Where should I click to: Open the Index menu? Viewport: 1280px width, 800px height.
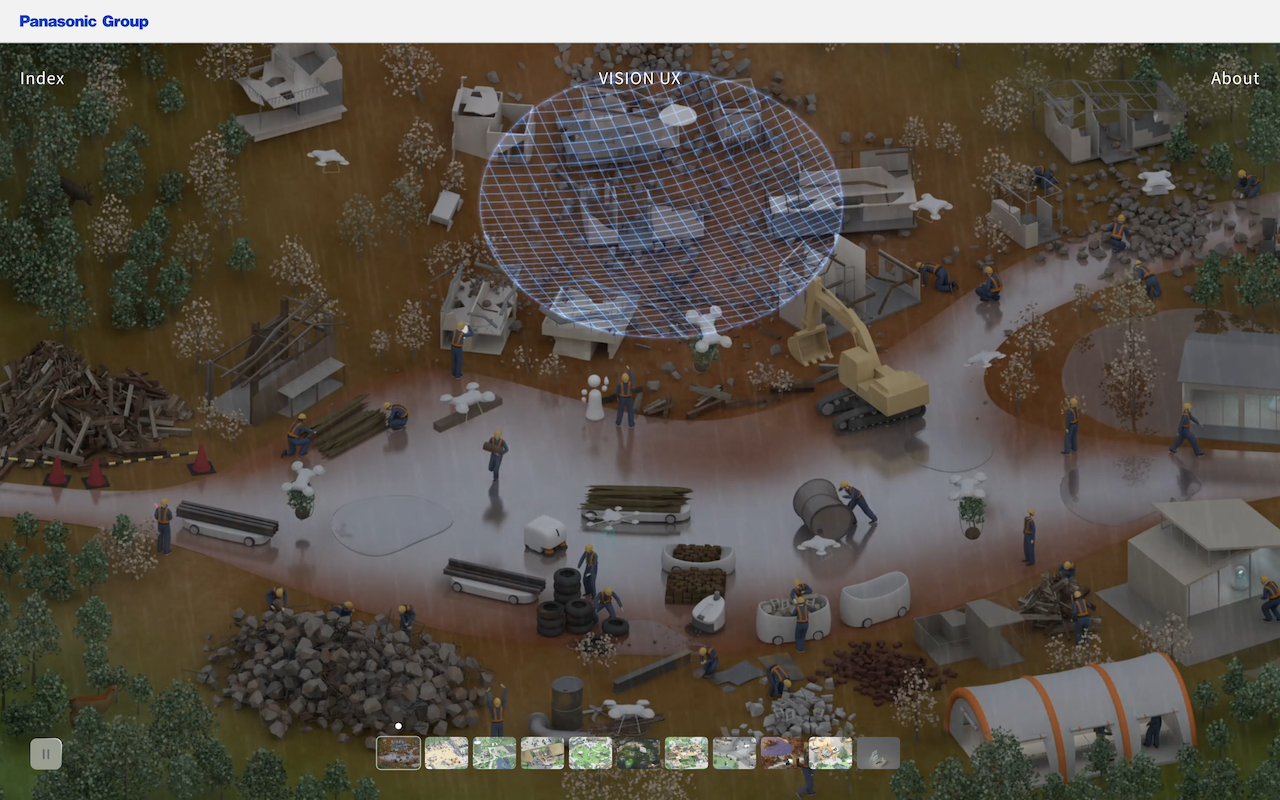pyautogui.click(x=42, y=78)
